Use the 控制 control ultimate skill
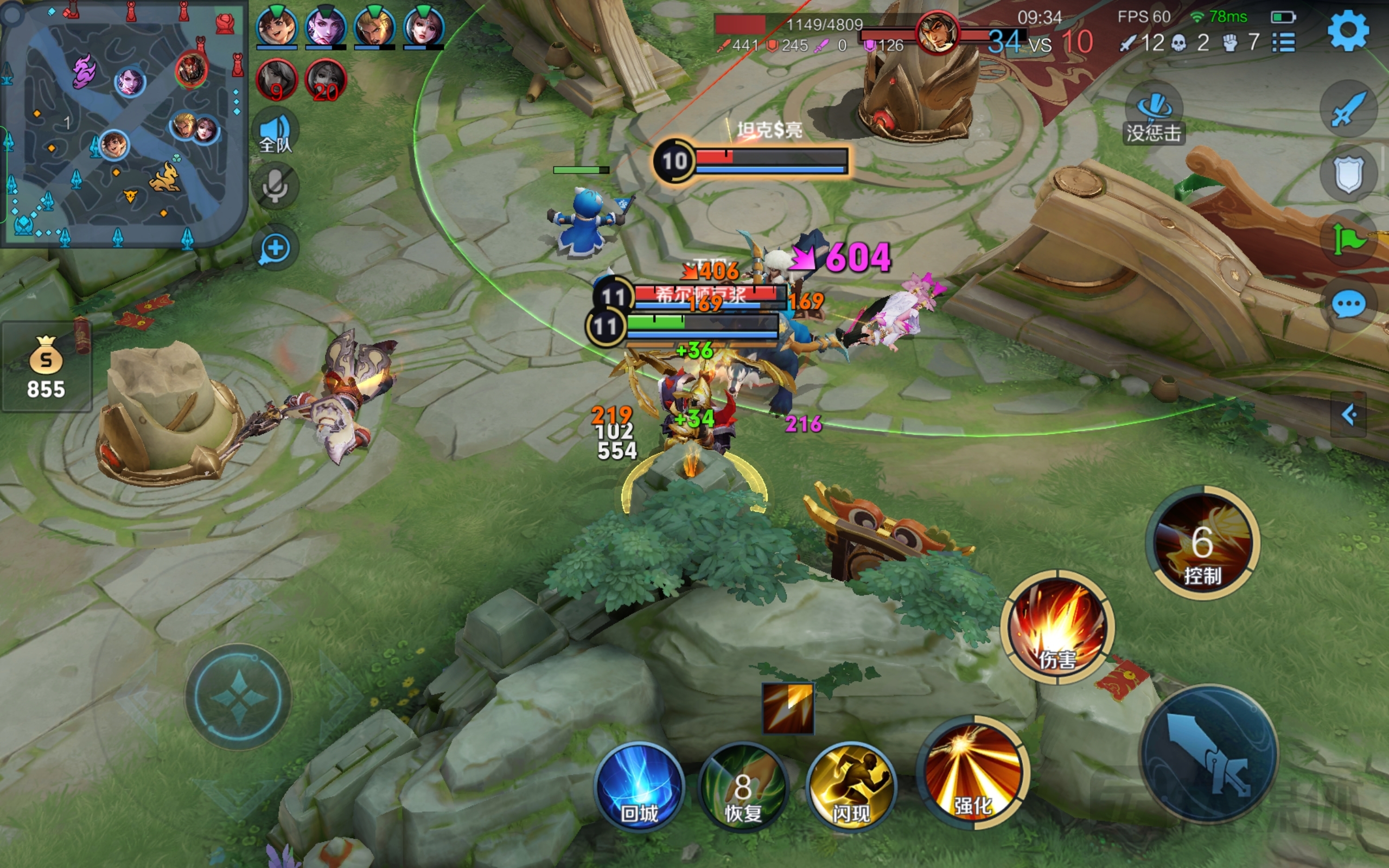The width and height of the screenshot is (1389, 868). [x=1202, y=542]
